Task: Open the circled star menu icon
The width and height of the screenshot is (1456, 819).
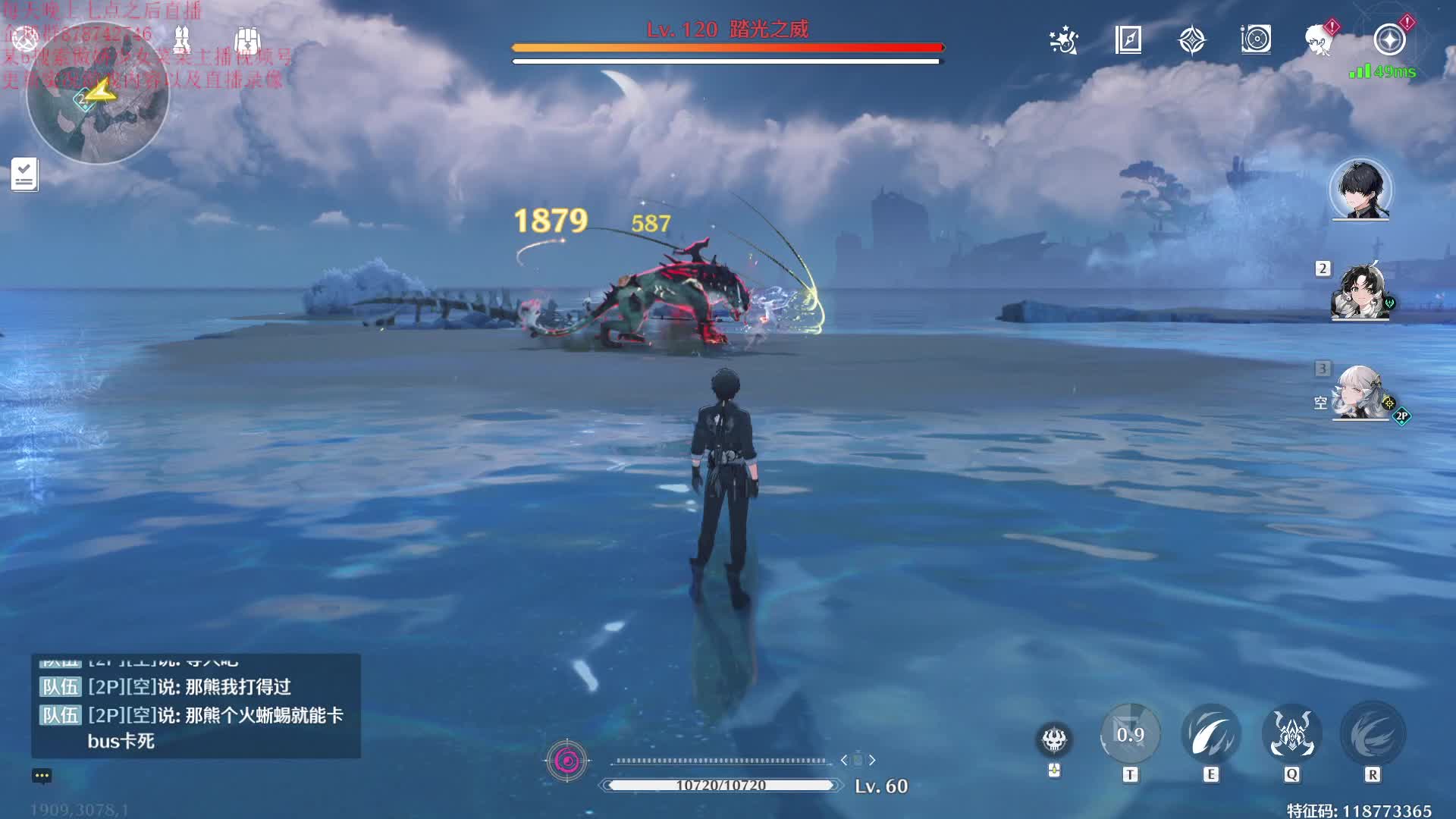Action: 1389,39
